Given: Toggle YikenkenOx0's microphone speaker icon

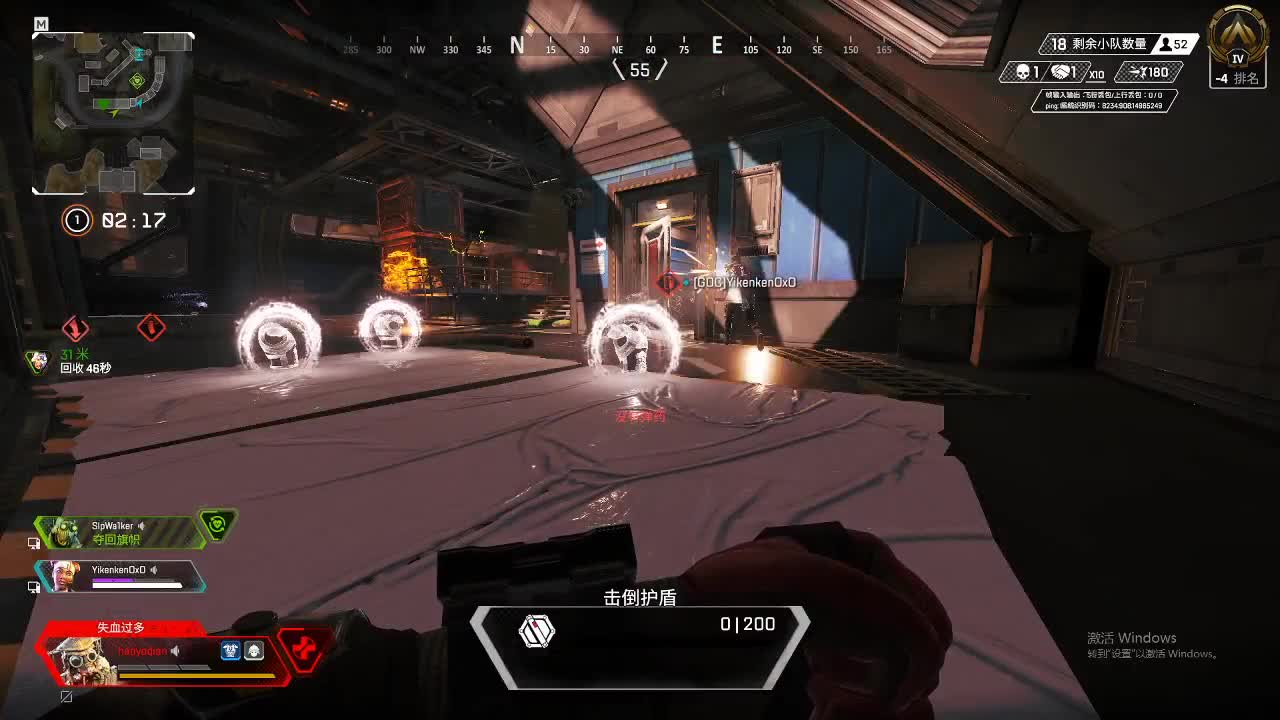Looking at the screenshot, I should (x=155, y=571).
